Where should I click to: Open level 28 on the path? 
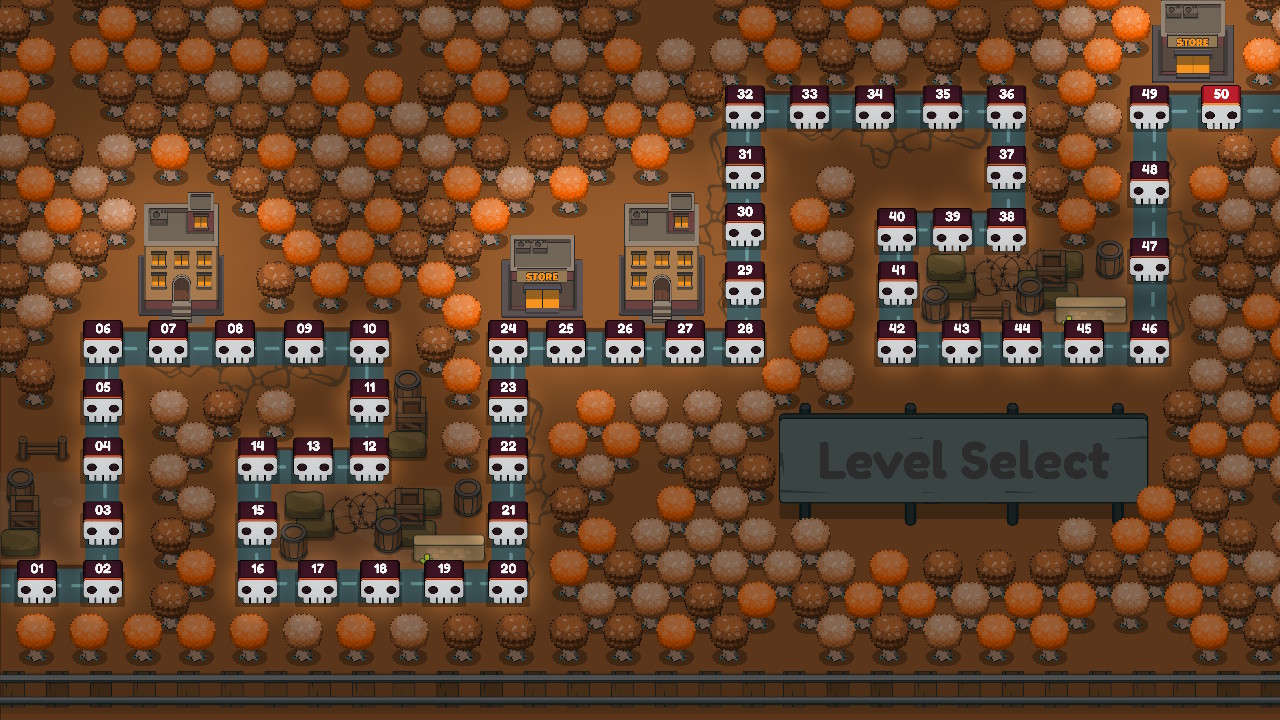745,342
